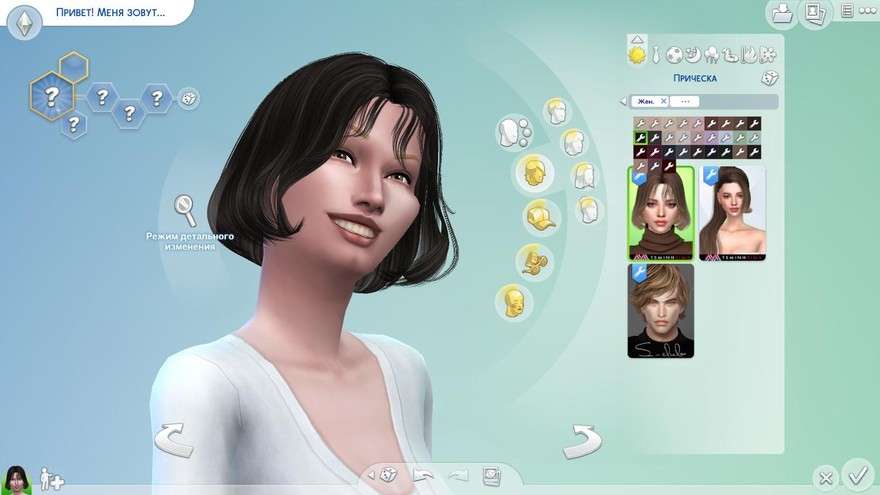The width and height of the screenshot is (880, 495).
Task: Add a new Sim to the household
Action: [x=51, y=481]
